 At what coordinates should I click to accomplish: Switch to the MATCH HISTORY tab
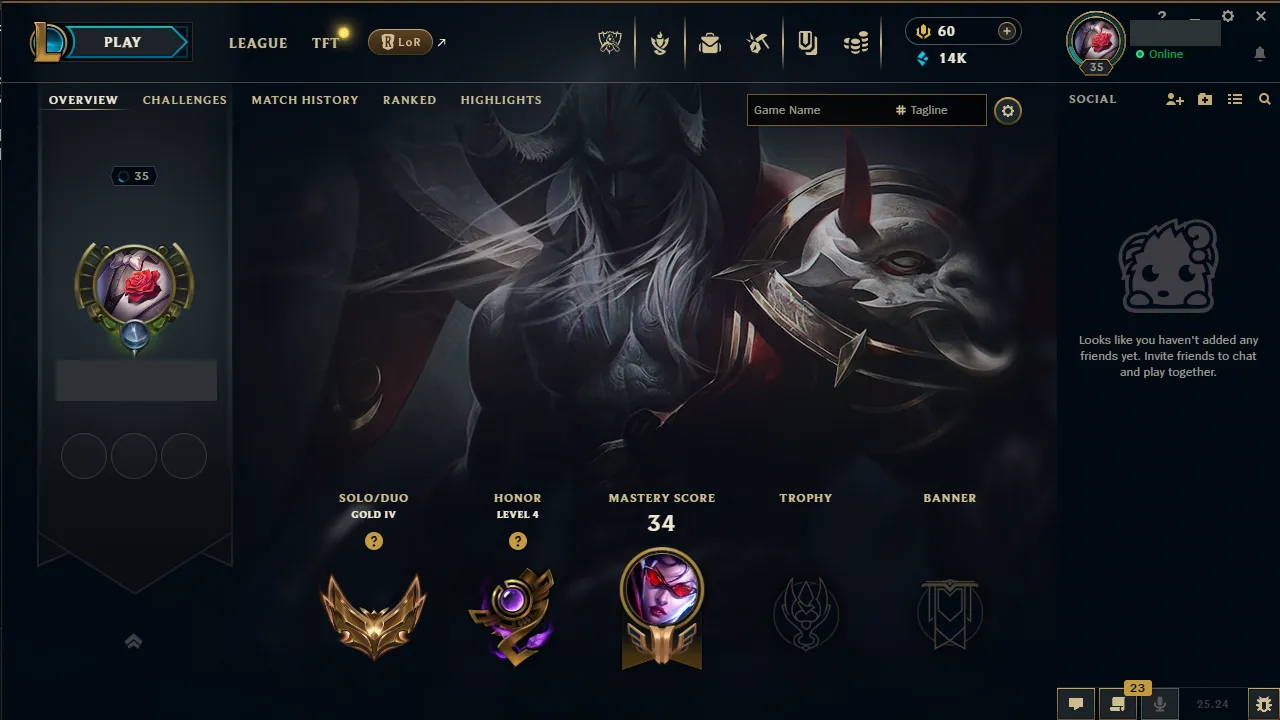305,100
